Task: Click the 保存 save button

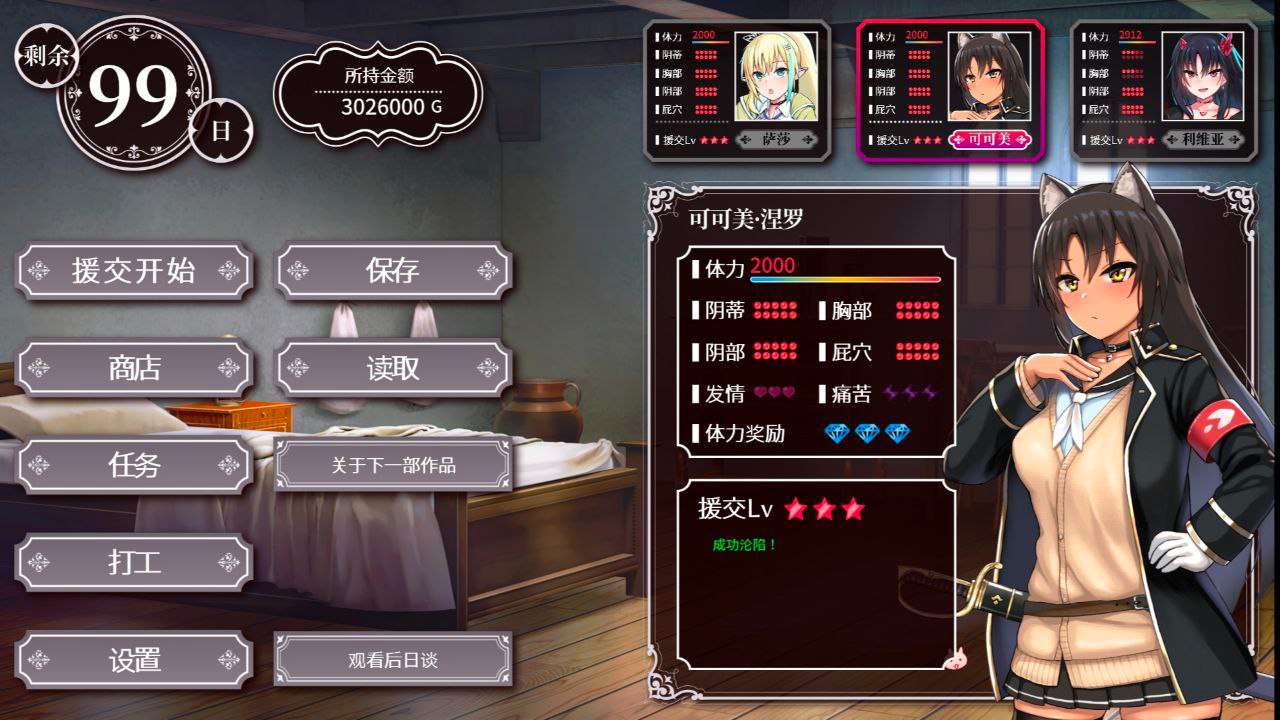Action: pos(393,271)
